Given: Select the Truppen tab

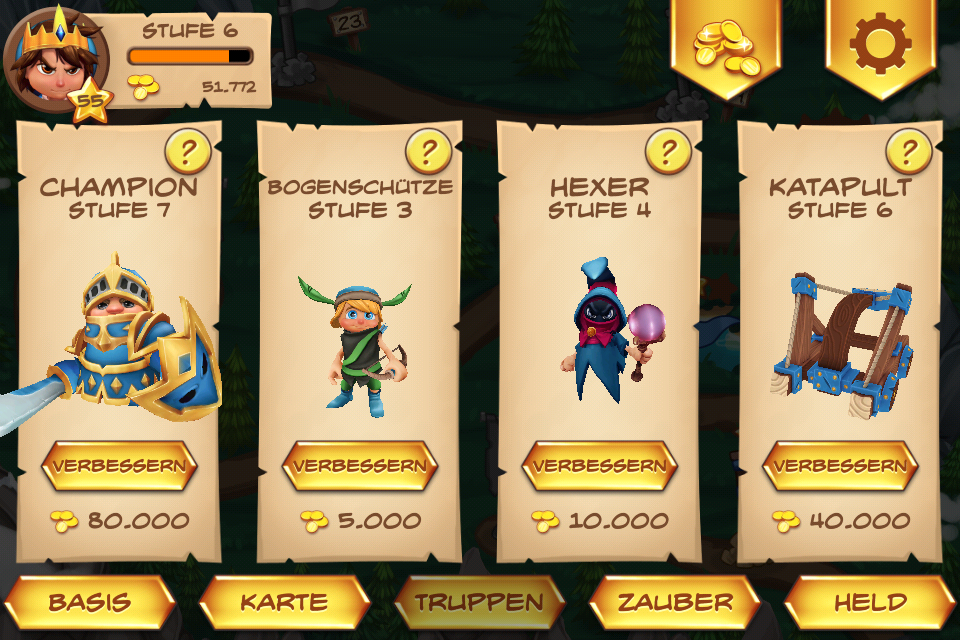Looking at the screenshot, I should 479,602.
